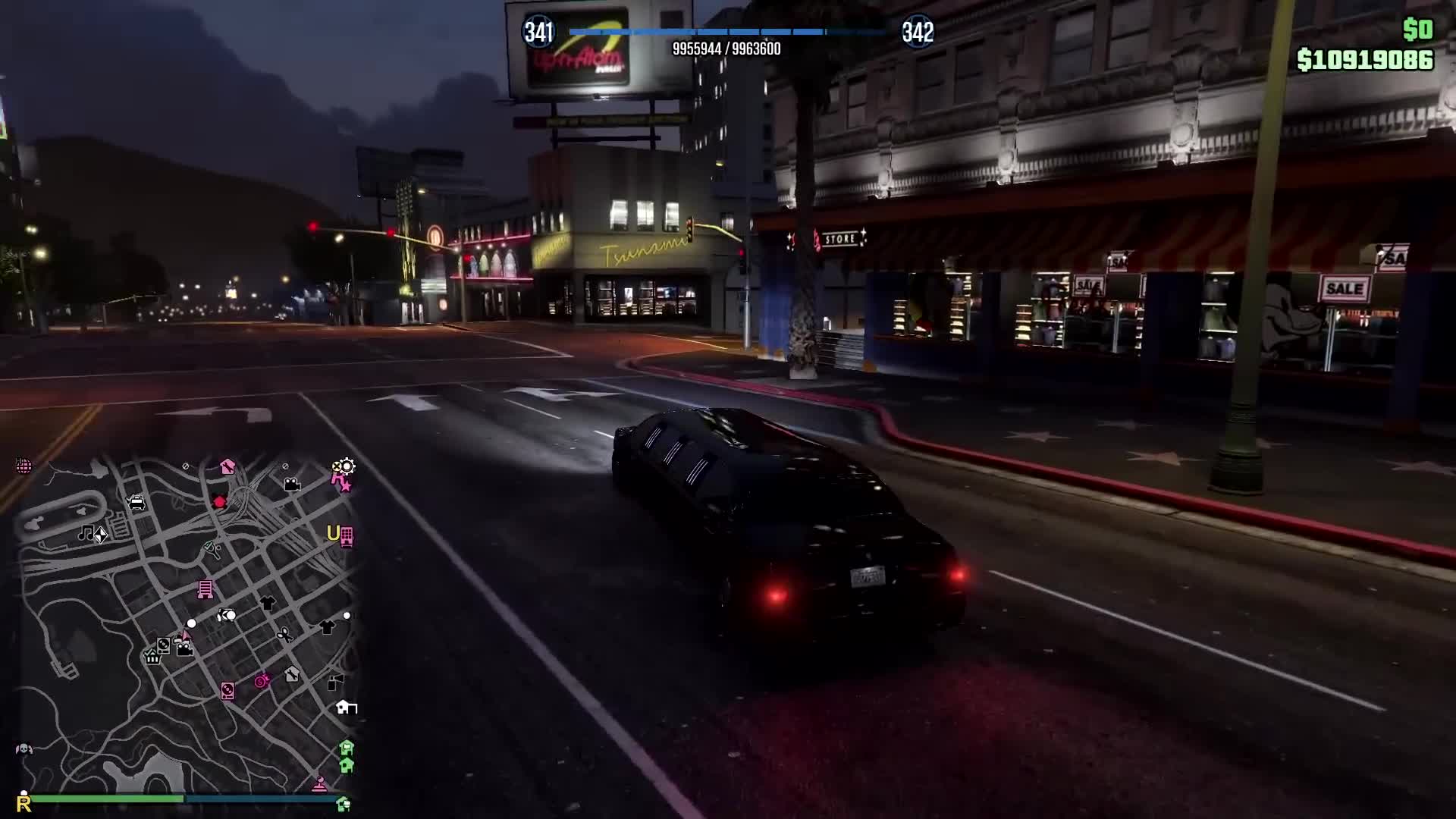1456x819 pixels.
Task: Select the film camera movie studio blip
Action: [293, 485]
